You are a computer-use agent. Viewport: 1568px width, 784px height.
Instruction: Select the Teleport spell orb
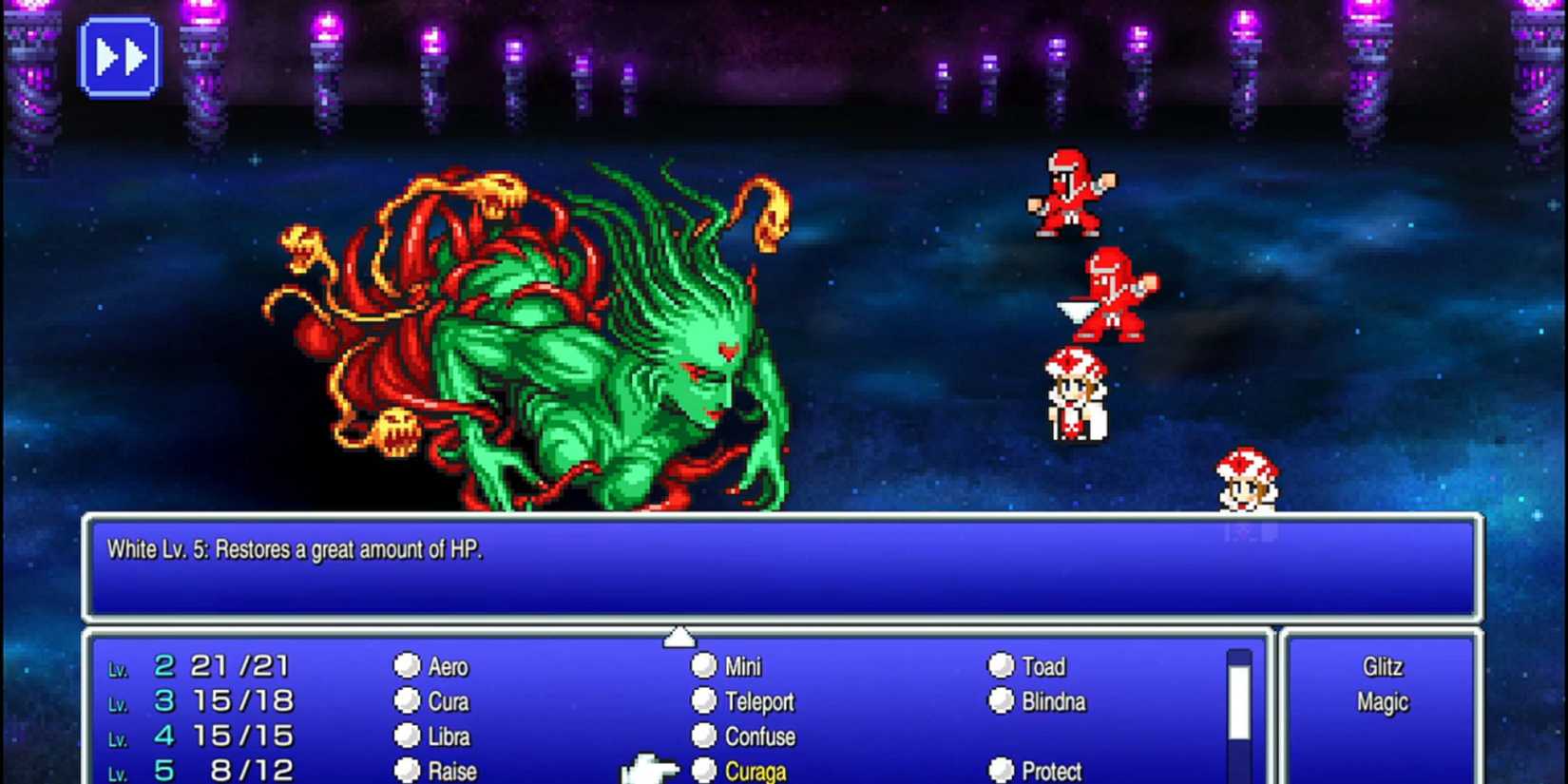[704, 701]
